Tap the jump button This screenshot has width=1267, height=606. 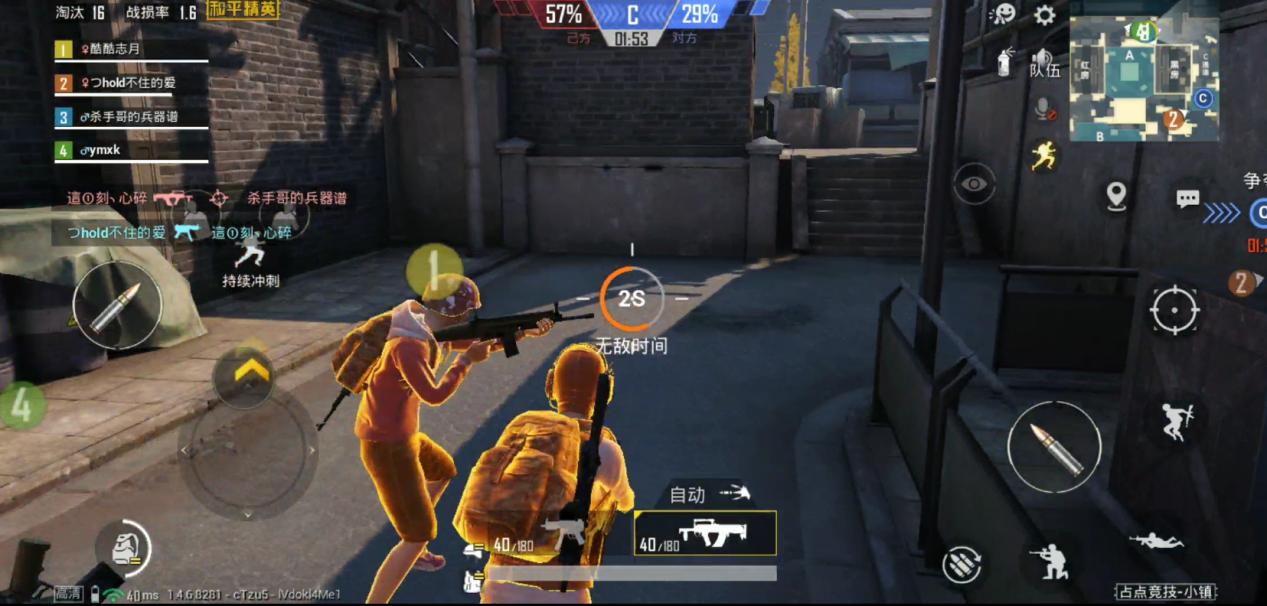1175,422
